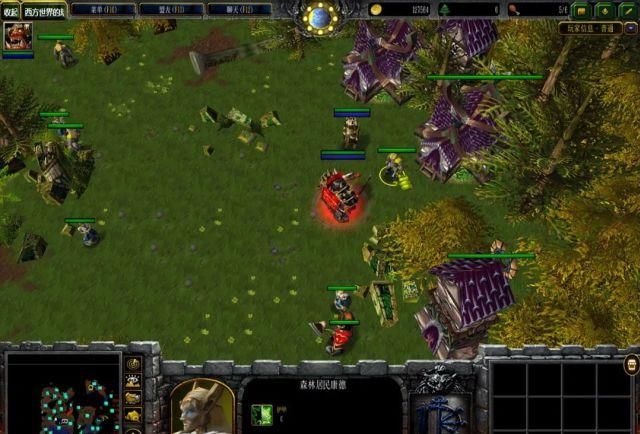
Task: Open the 盟友 (F11) allies panel
Action: 169,9
